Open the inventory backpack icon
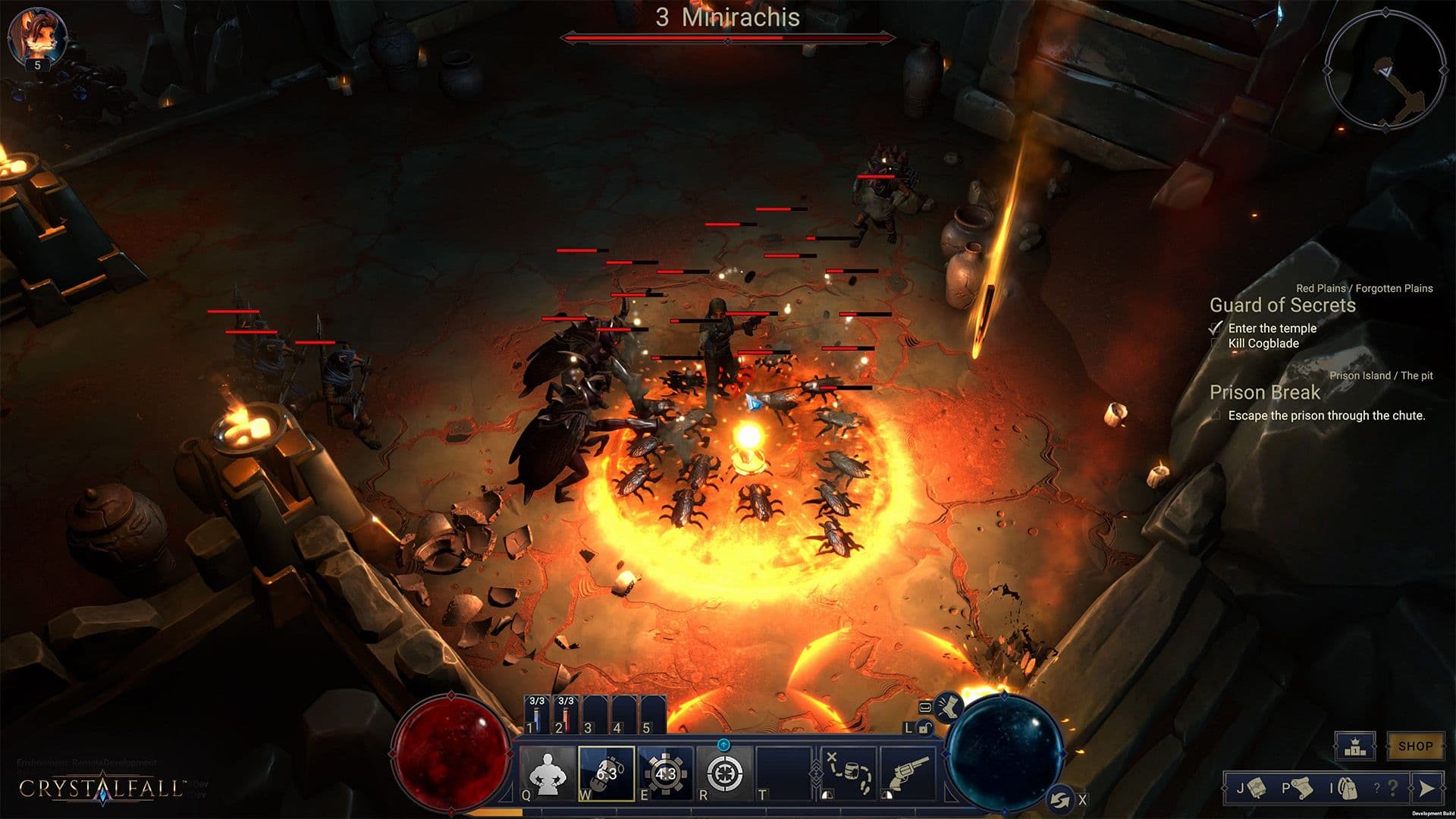The image size is (1456, 819). click(x=1349, y=789)
